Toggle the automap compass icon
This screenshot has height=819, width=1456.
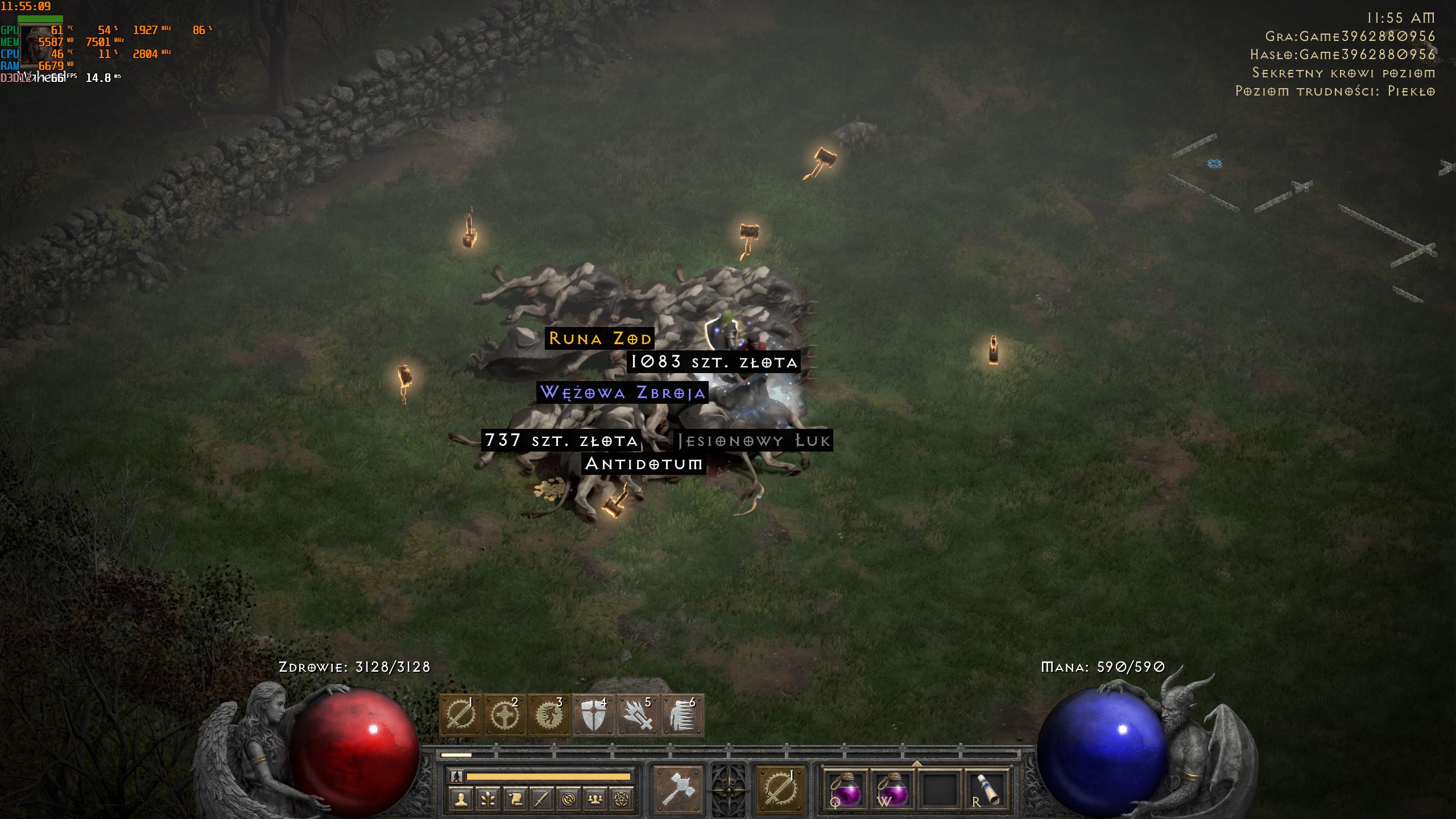[x=568, y=800]
